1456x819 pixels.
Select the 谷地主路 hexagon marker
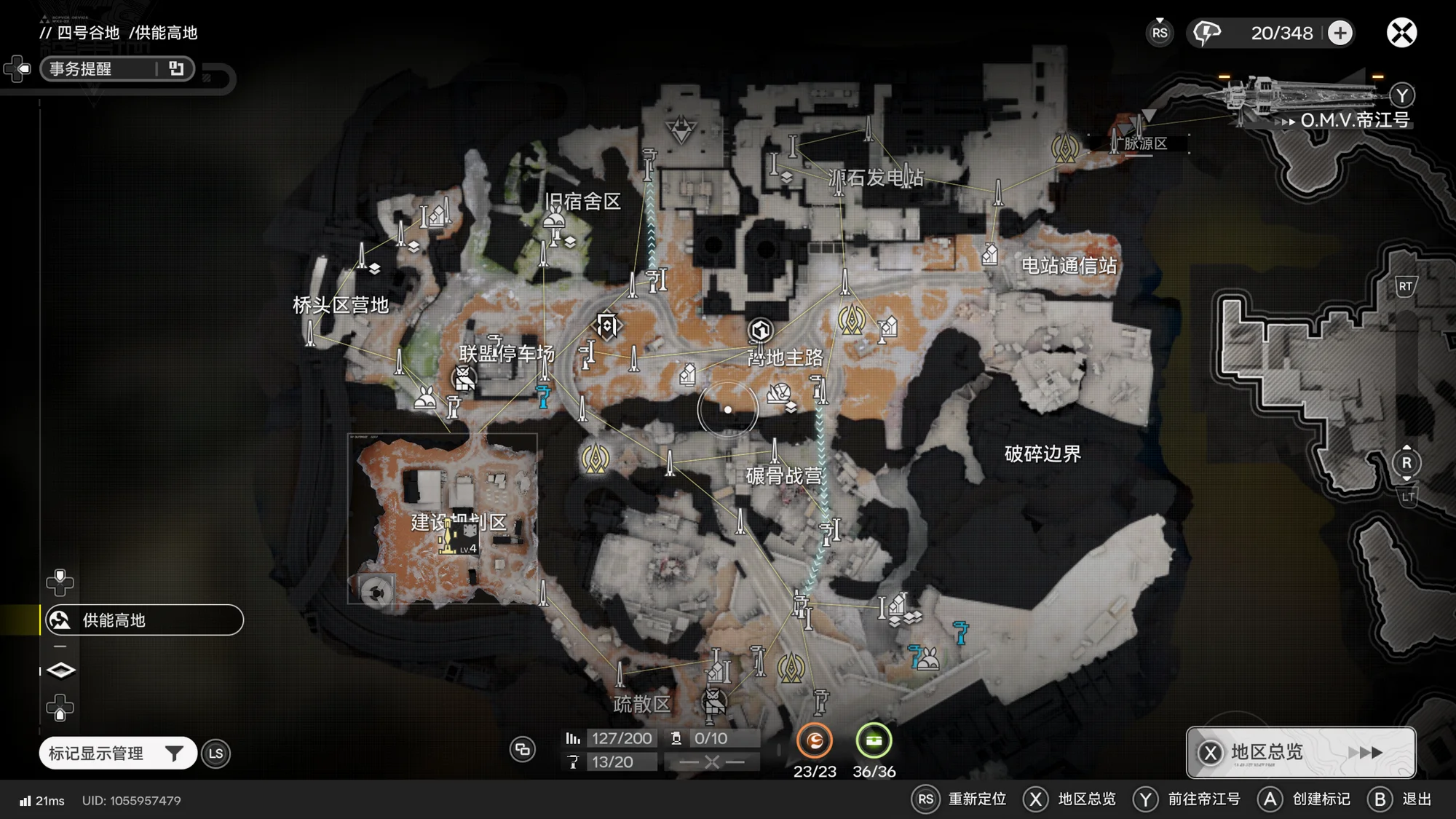tap(760, 331)
